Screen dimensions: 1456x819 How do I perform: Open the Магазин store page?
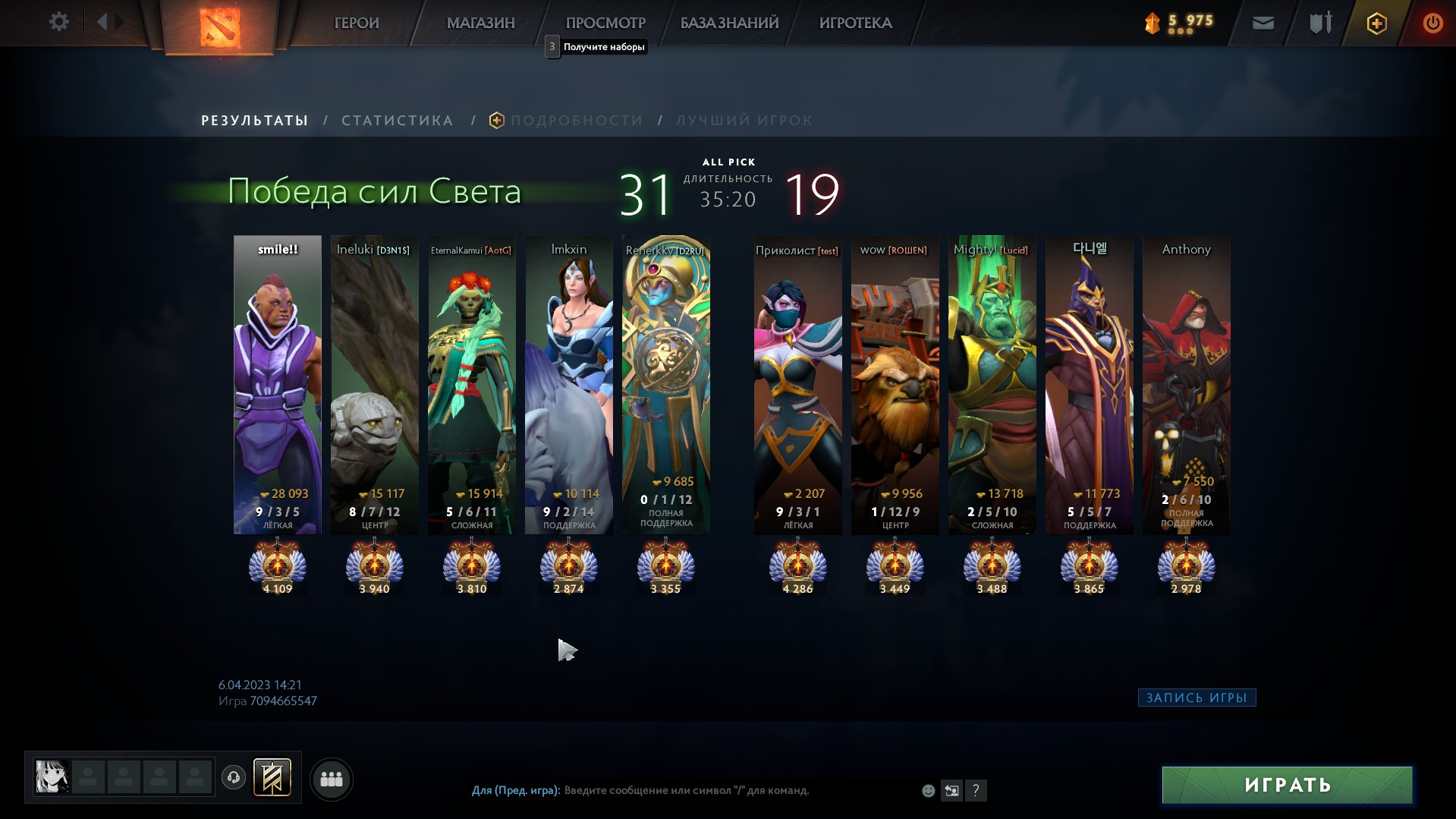point(480,23)
